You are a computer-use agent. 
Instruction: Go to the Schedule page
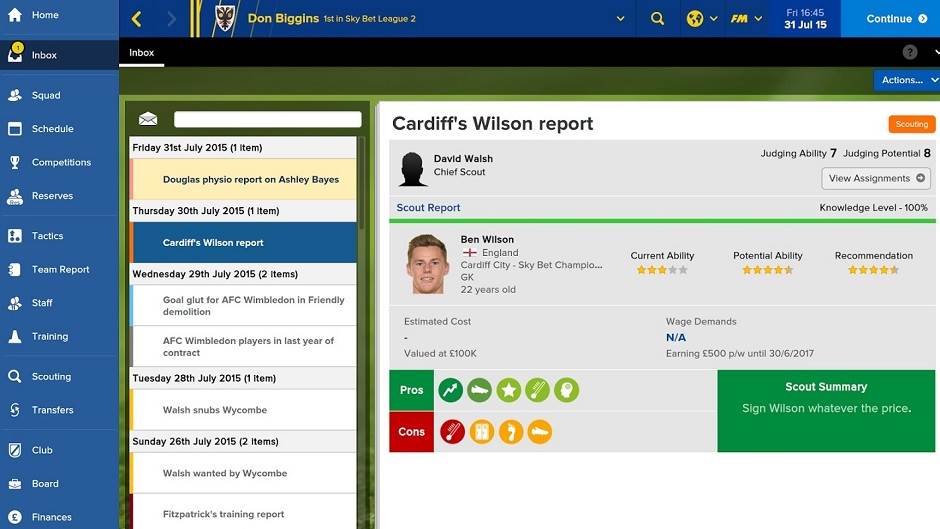(x=52, y=129)
